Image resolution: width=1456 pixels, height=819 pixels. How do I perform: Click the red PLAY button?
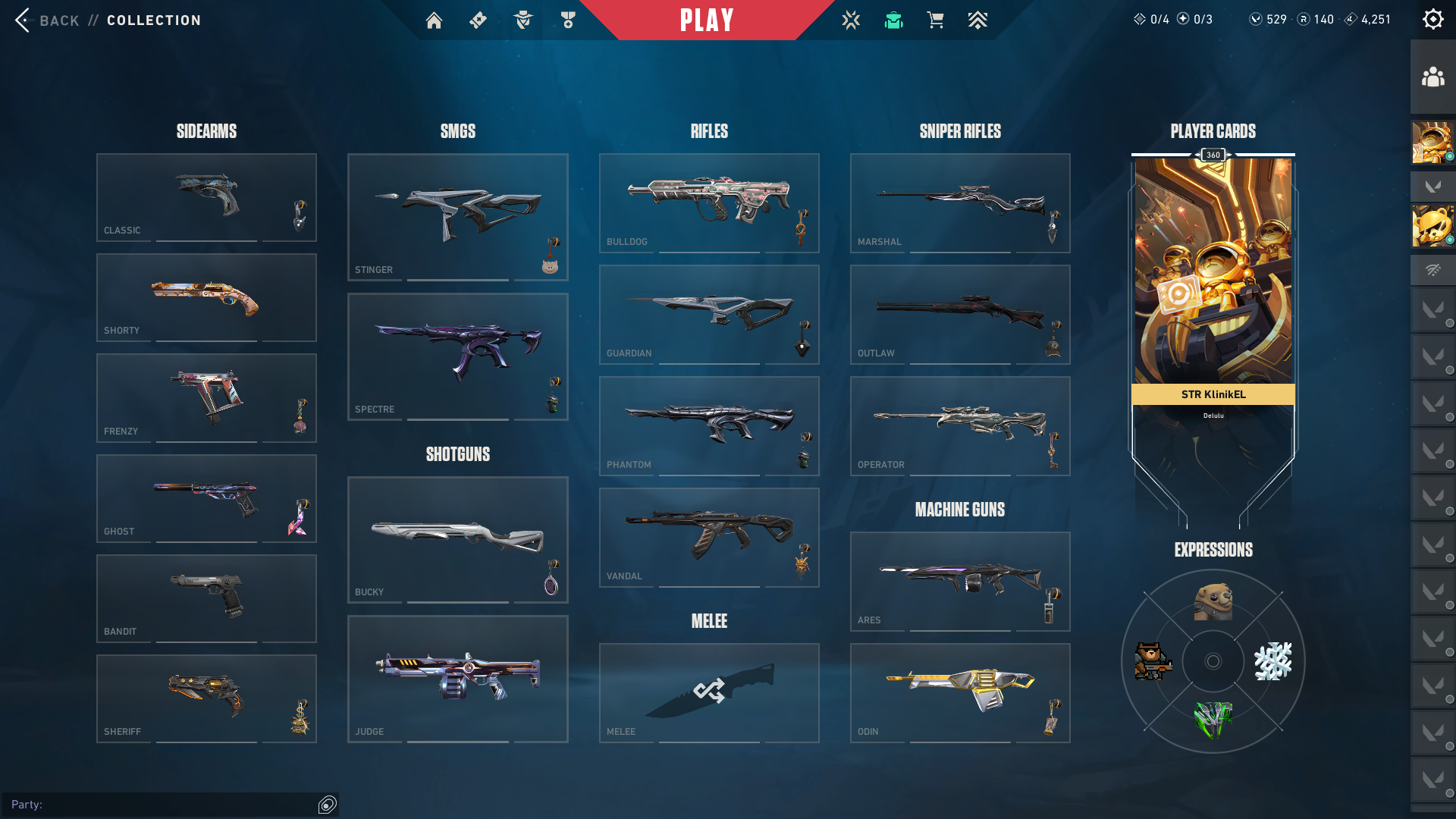point(707,20)
